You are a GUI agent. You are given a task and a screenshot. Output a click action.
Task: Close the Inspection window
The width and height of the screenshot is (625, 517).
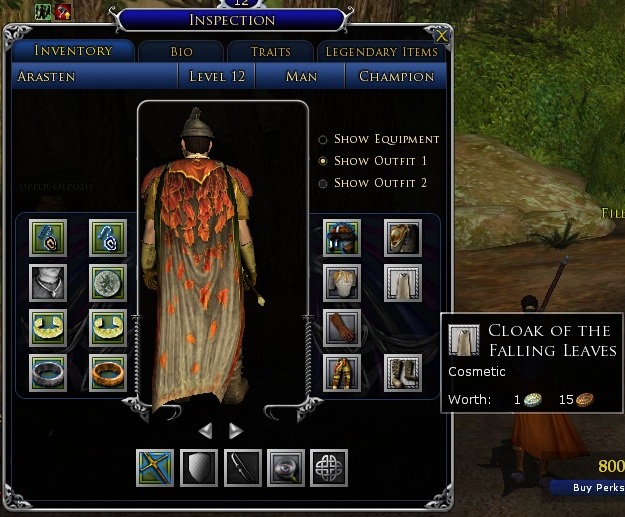[x=443, y=36]
